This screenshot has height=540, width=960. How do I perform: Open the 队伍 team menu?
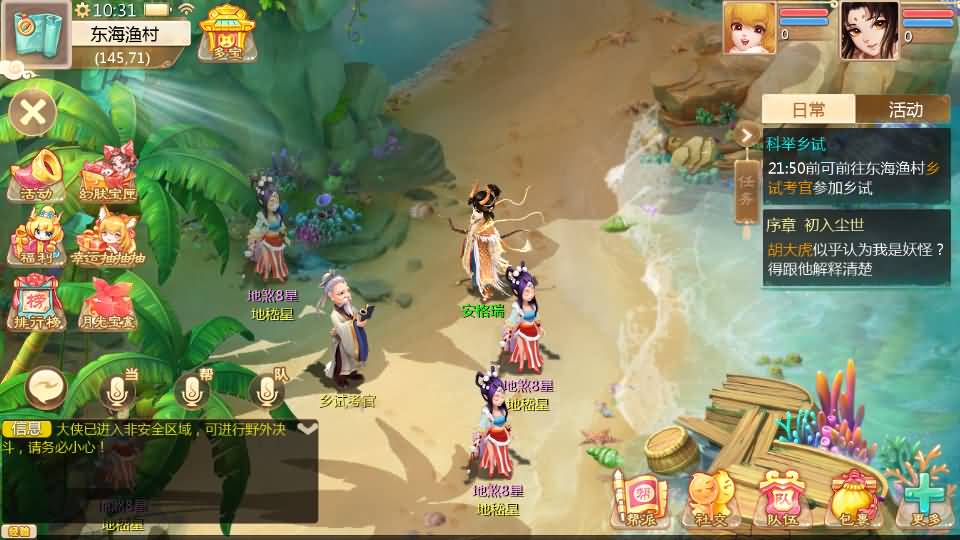(780, 498)
